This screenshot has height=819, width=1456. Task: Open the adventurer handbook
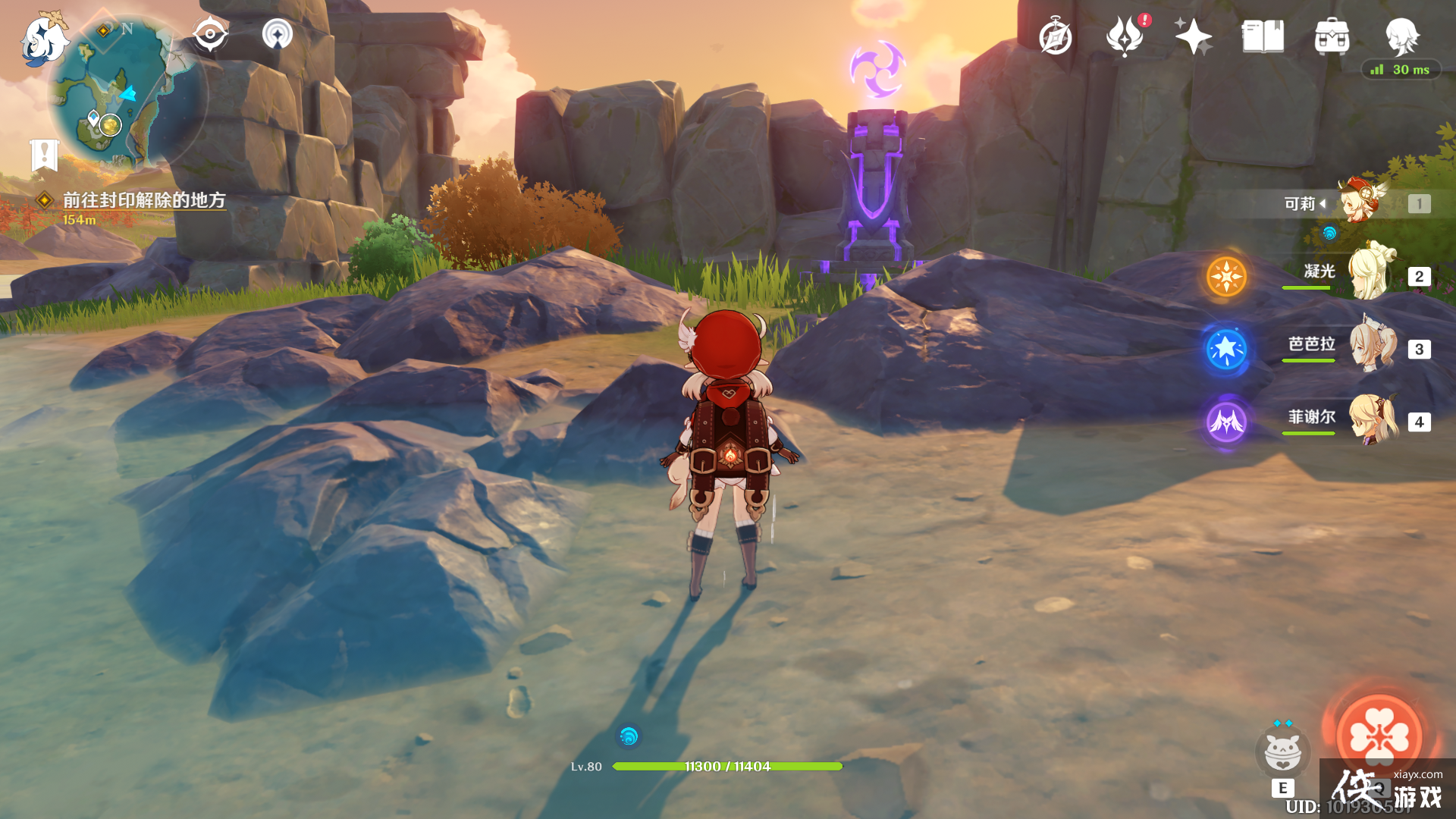click(1263, 36)
